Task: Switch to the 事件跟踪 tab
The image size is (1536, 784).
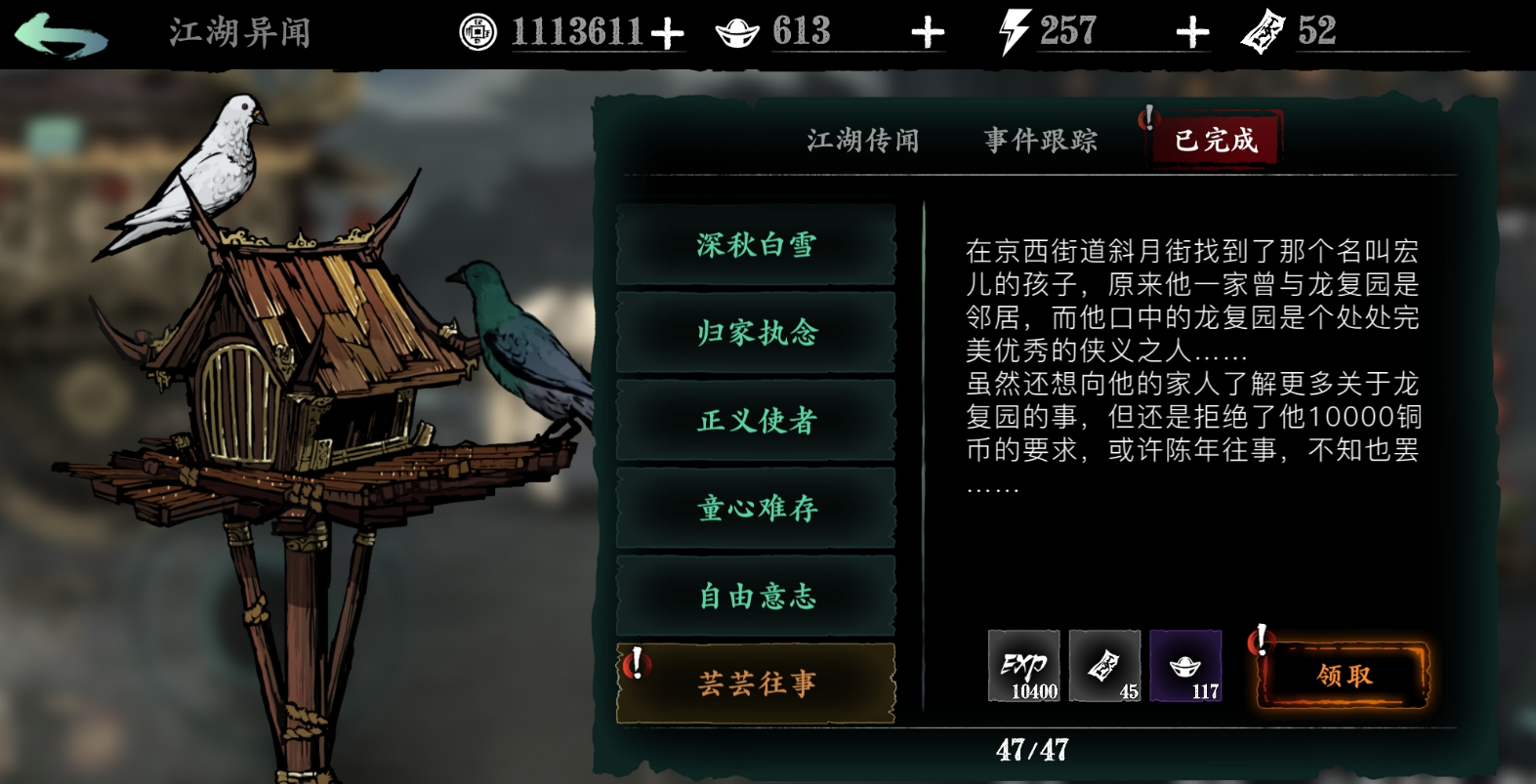Action: (x=1040, y=140)
